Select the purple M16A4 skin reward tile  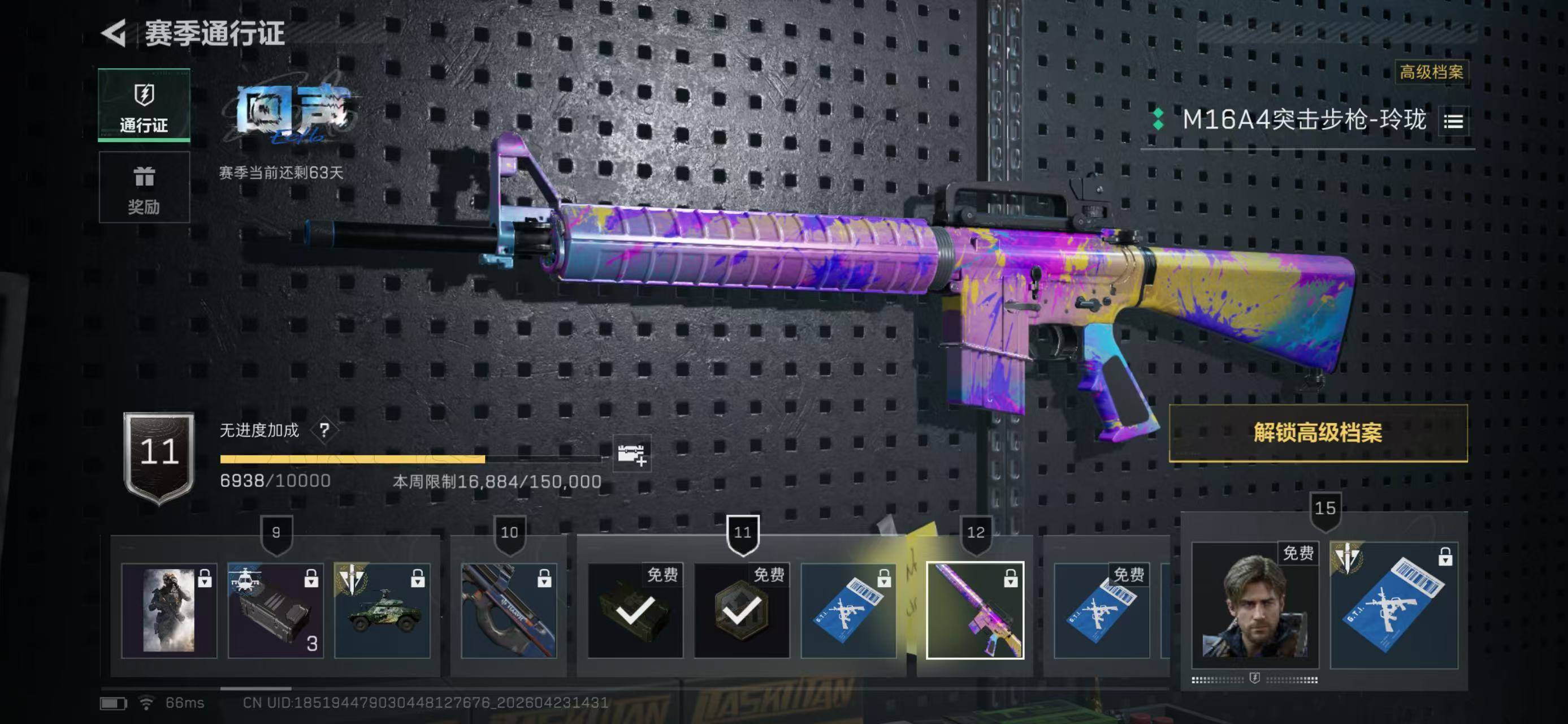coord(975,610)
